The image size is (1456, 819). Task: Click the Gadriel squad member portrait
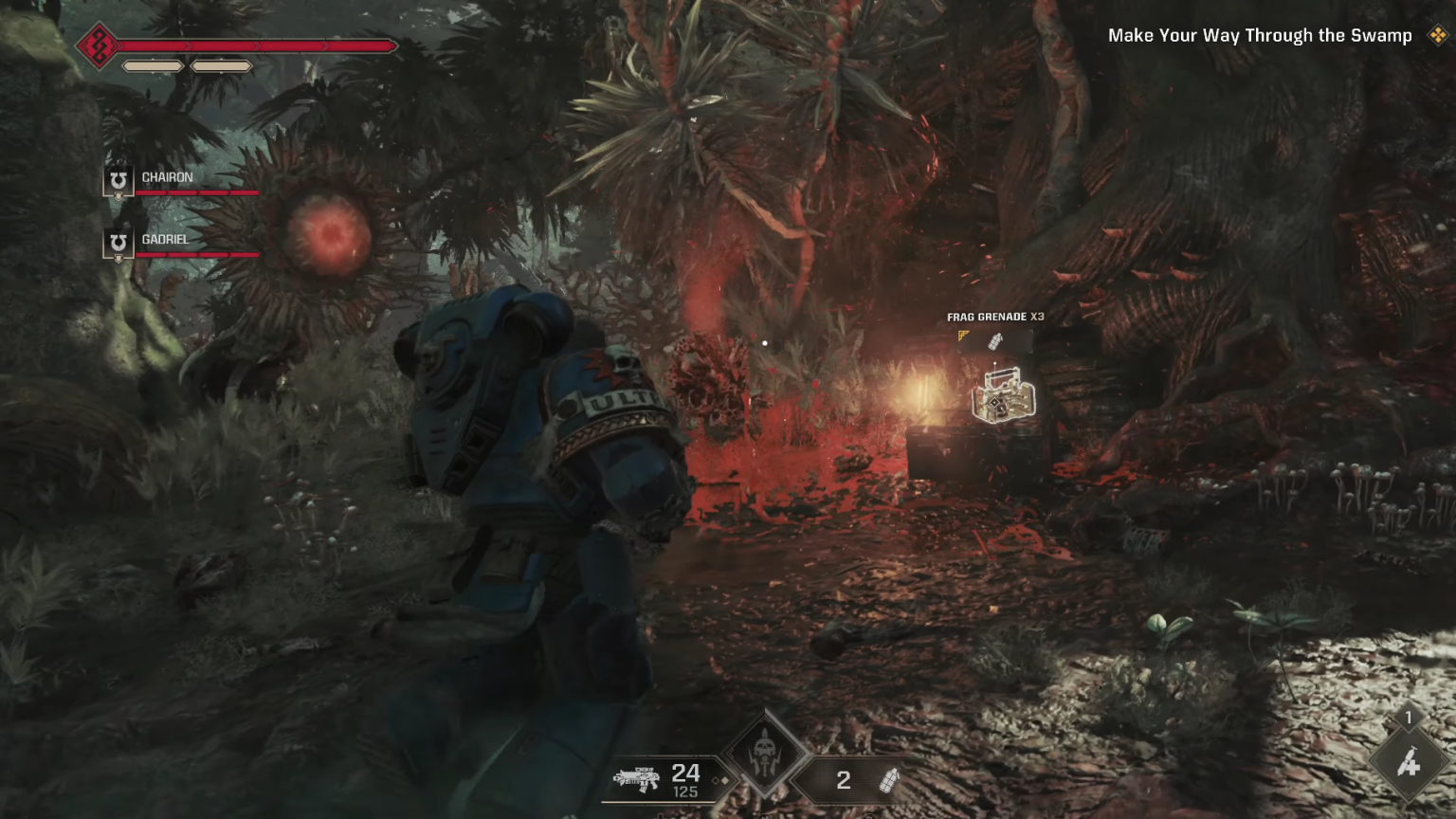click(118, 243)
